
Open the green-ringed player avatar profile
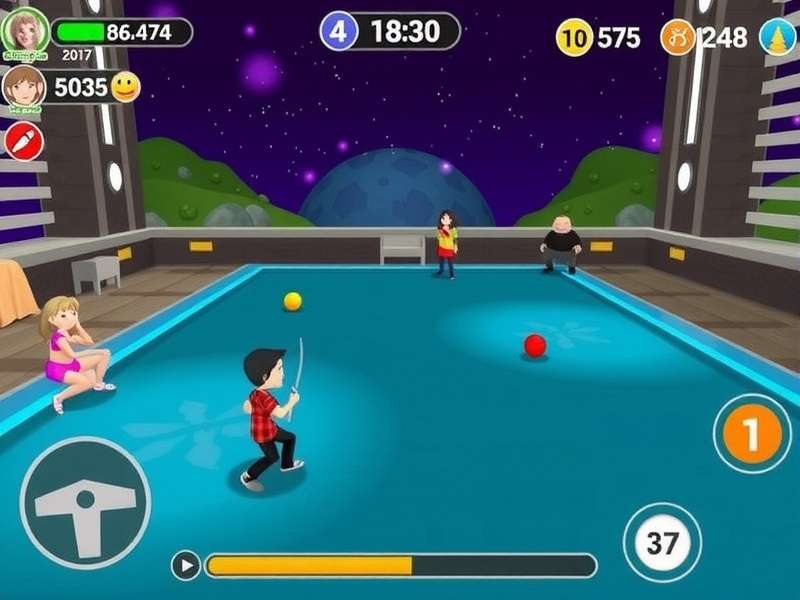click(25, 30)
